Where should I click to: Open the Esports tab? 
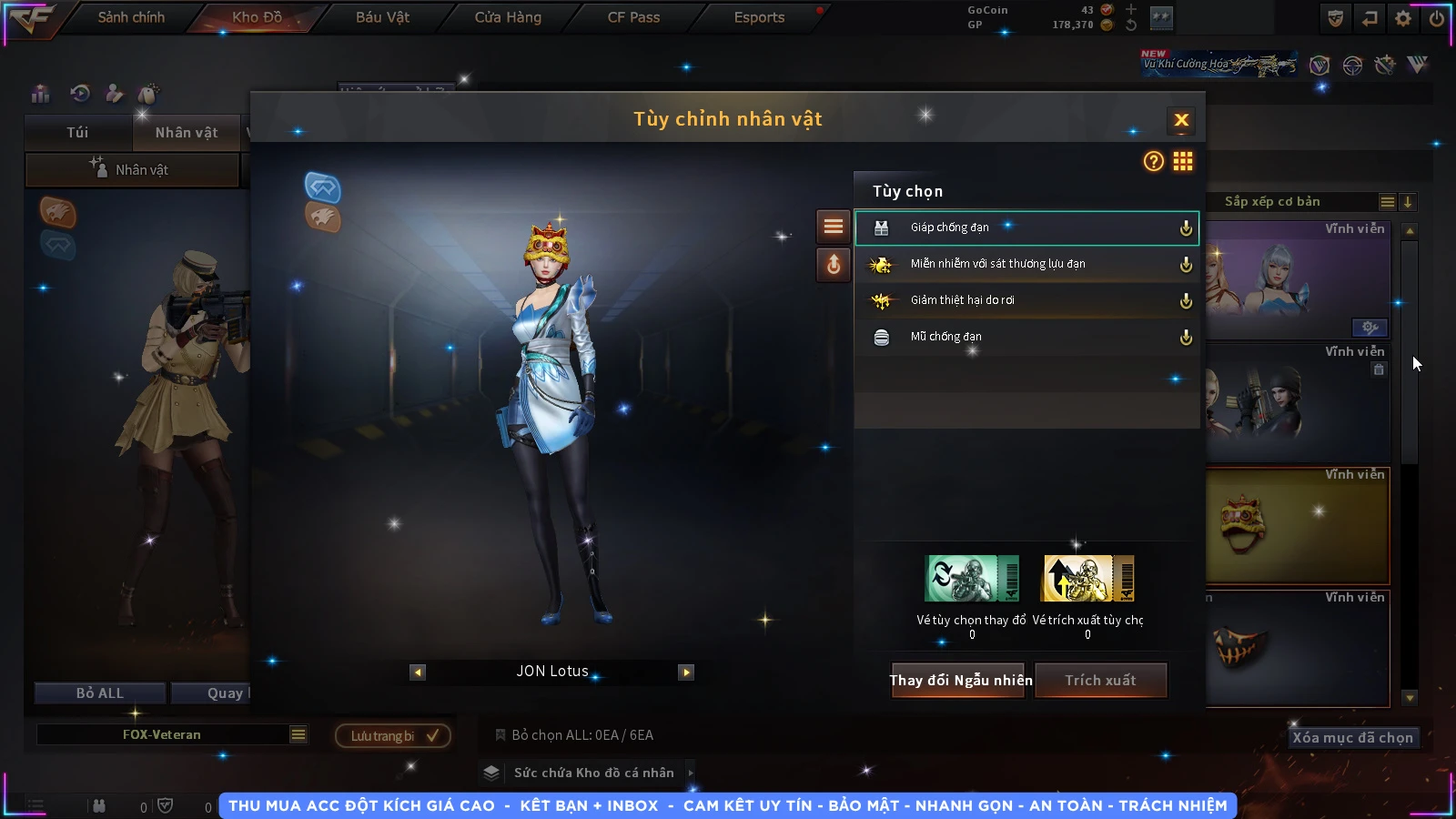click(x=759, y=17)
